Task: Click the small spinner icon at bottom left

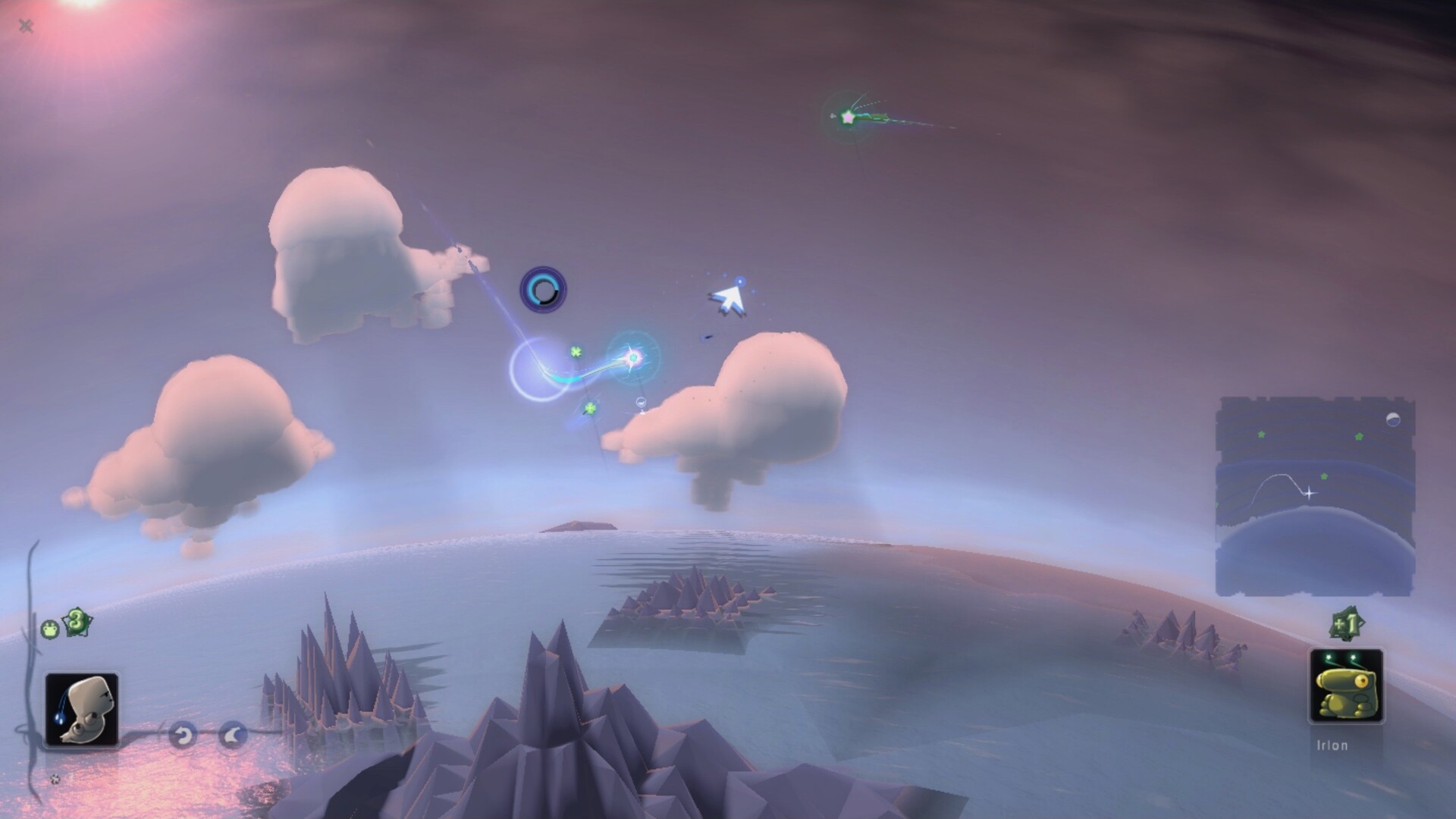Action: (55, 779)
